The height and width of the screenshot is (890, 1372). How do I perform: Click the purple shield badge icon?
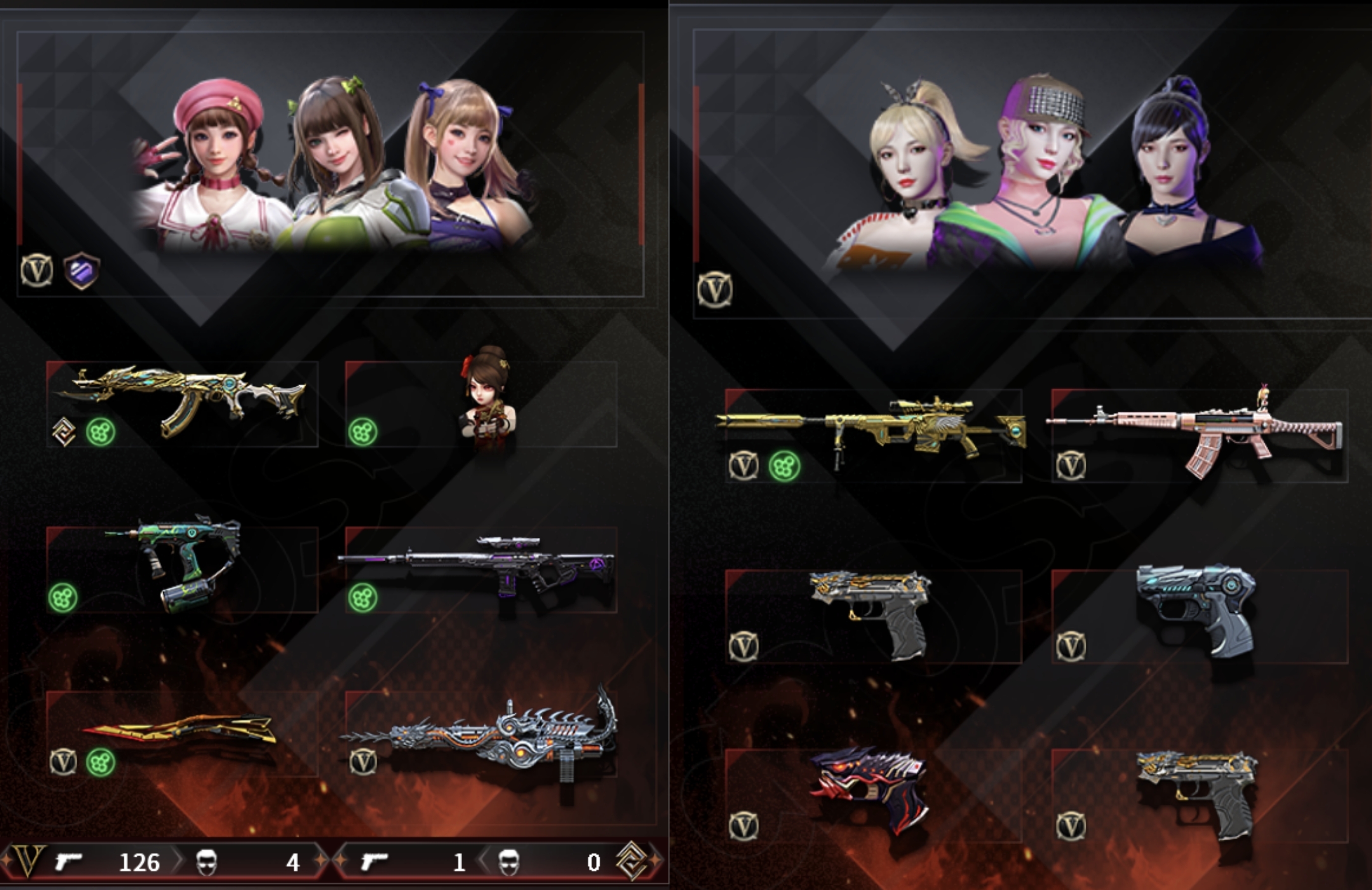81,270
